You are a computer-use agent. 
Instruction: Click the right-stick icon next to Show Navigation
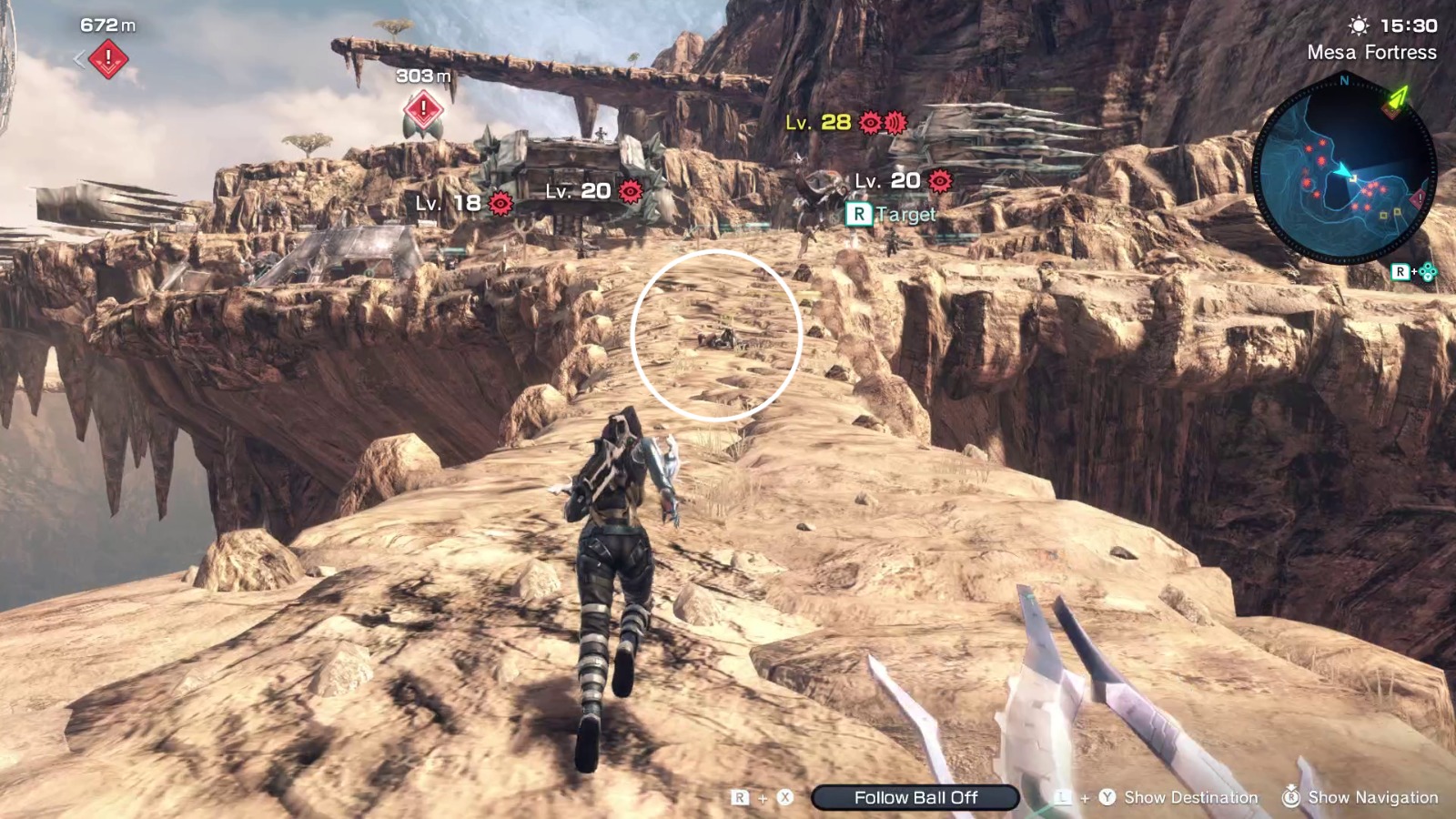(1290, 797)
